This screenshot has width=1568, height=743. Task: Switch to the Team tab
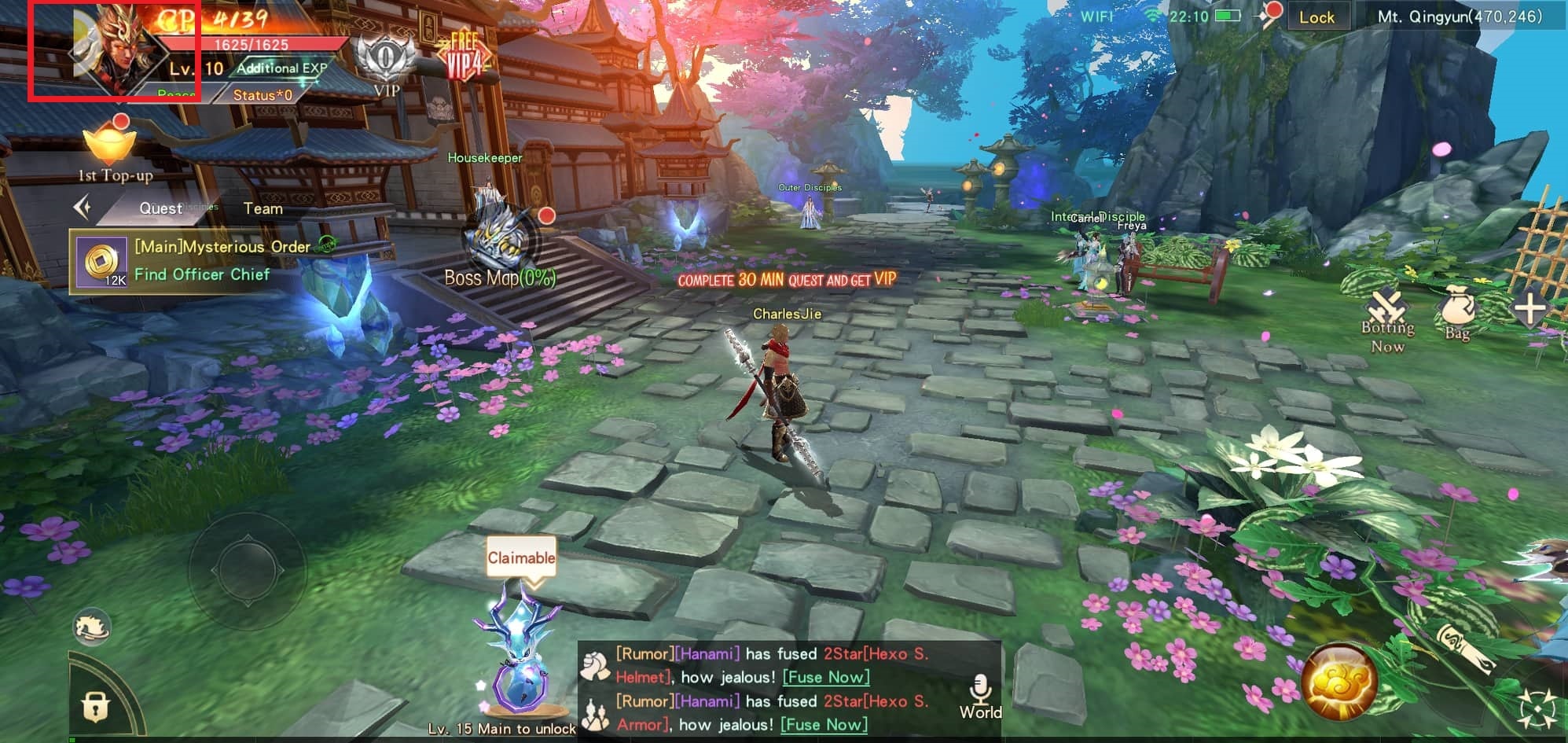[263, 208]
